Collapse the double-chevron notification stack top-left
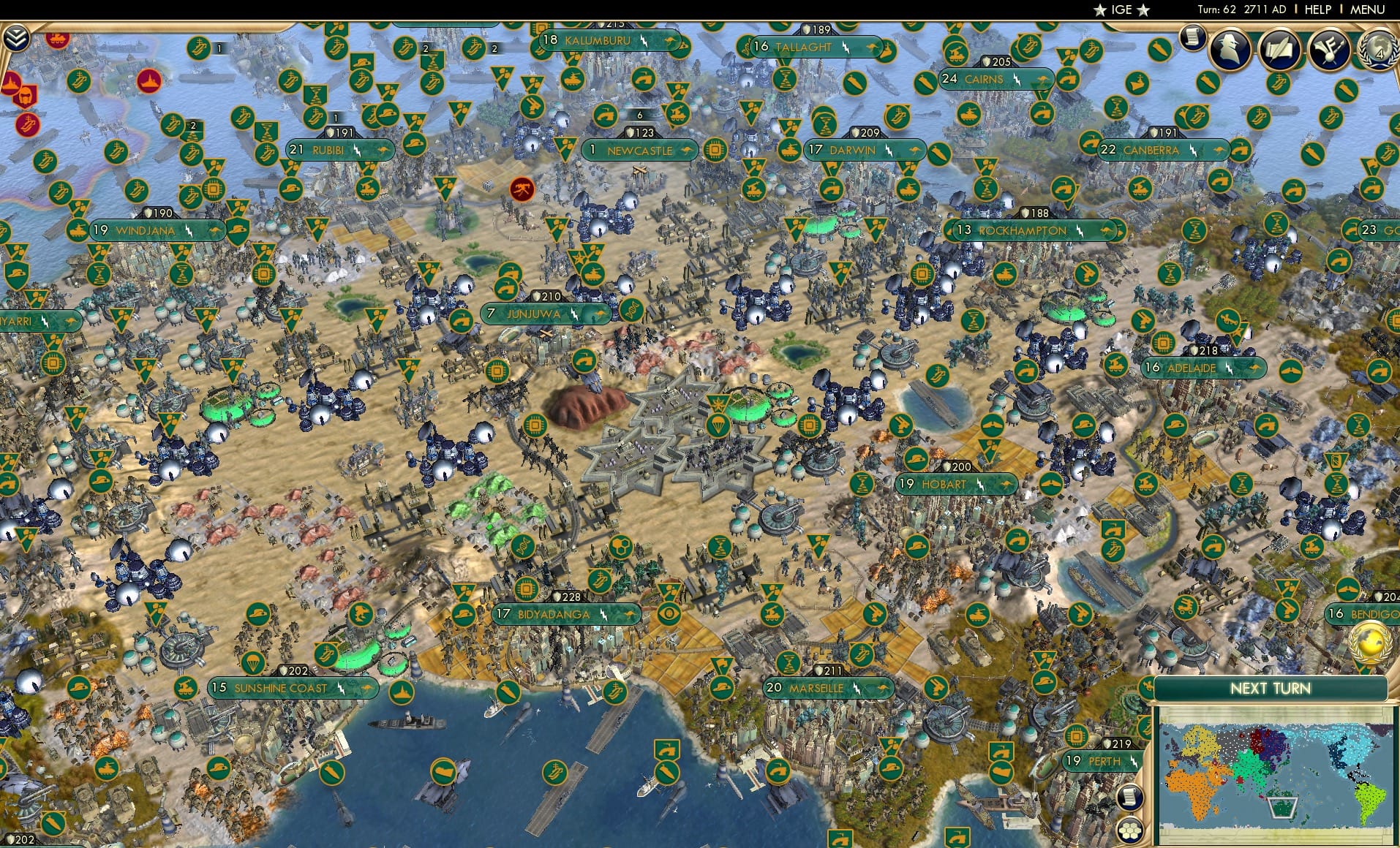 [17, 37]
